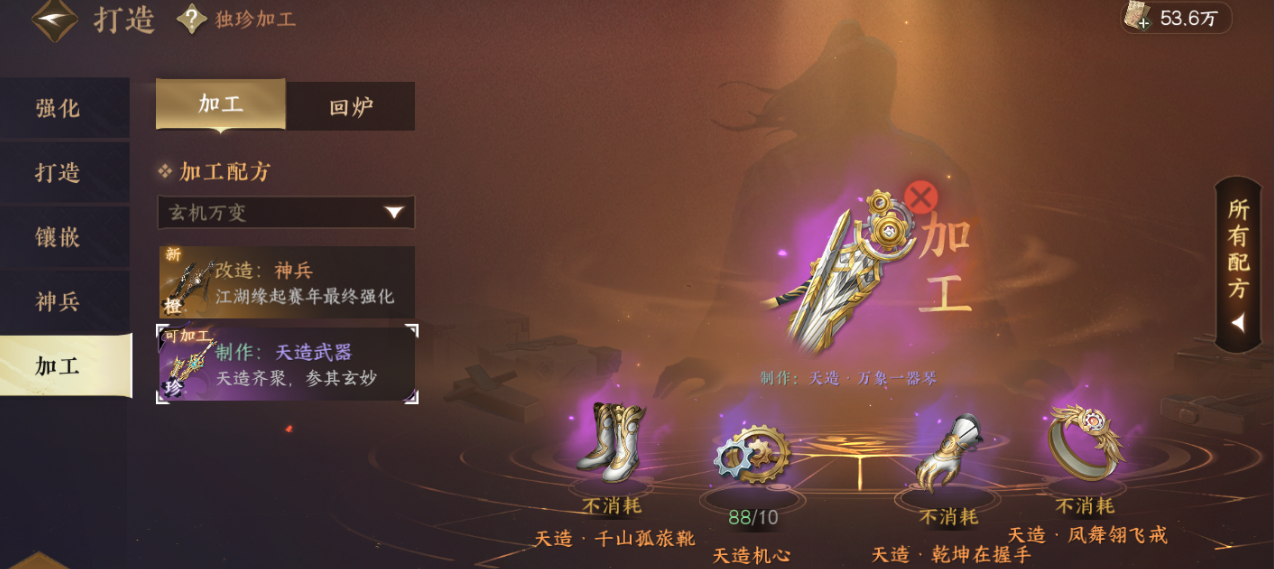Remove the selected weapon with red X
This screenshot has width=1274, height=569.
pos(921,197)
